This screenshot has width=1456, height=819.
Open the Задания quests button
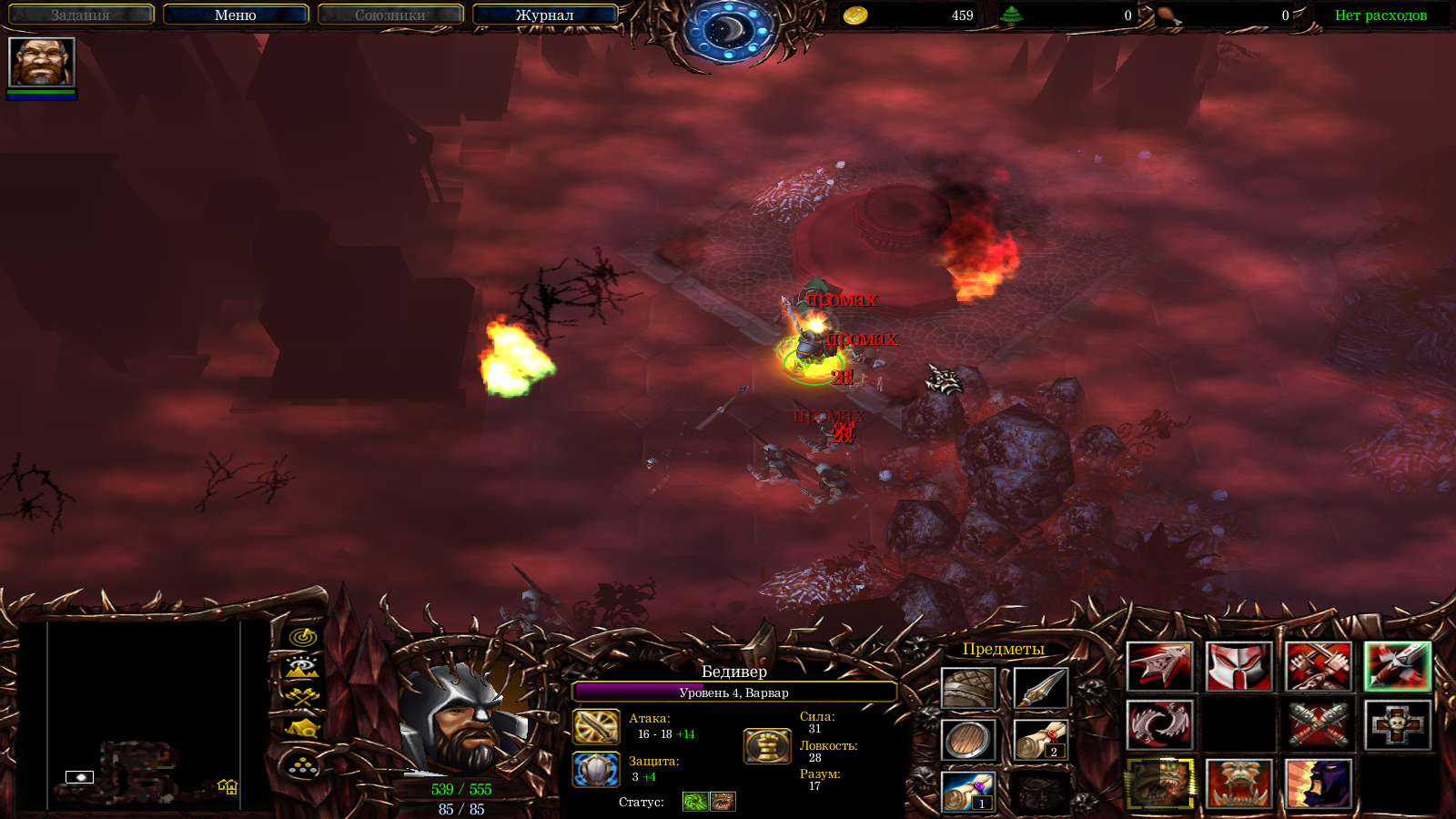pyautogui.click(x=80, y=15)
